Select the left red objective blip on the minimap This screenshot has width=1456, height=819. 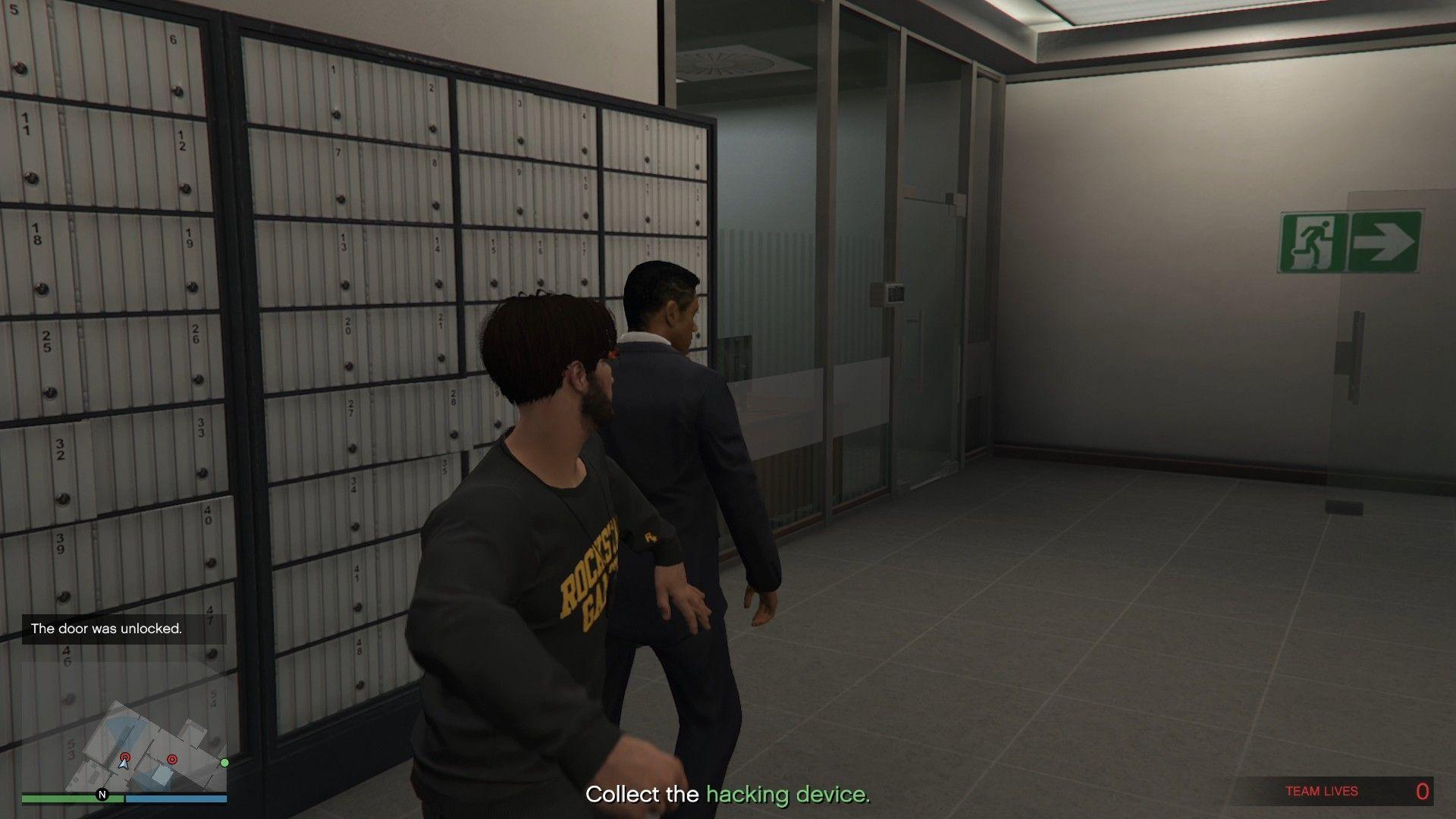(x=125, y=757)
